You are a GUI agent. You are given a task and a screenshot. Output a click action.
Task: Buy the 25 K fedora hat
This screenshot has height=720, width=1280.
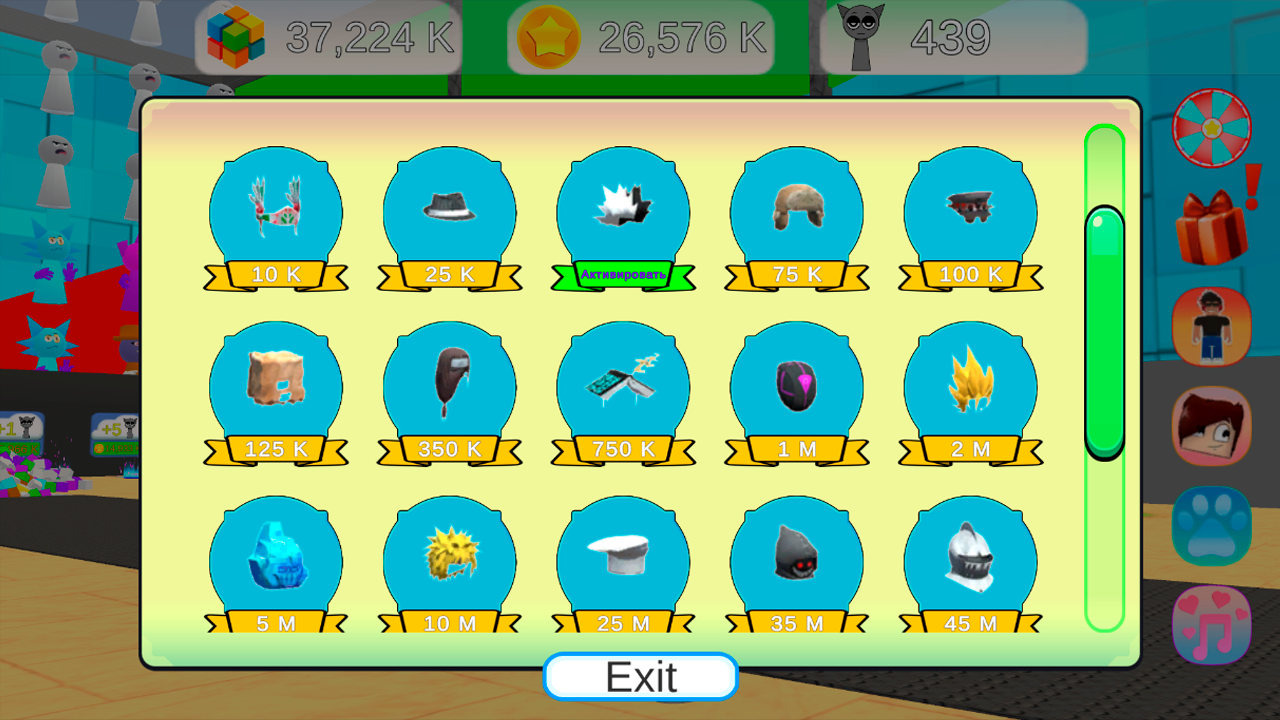pos(449,273)
